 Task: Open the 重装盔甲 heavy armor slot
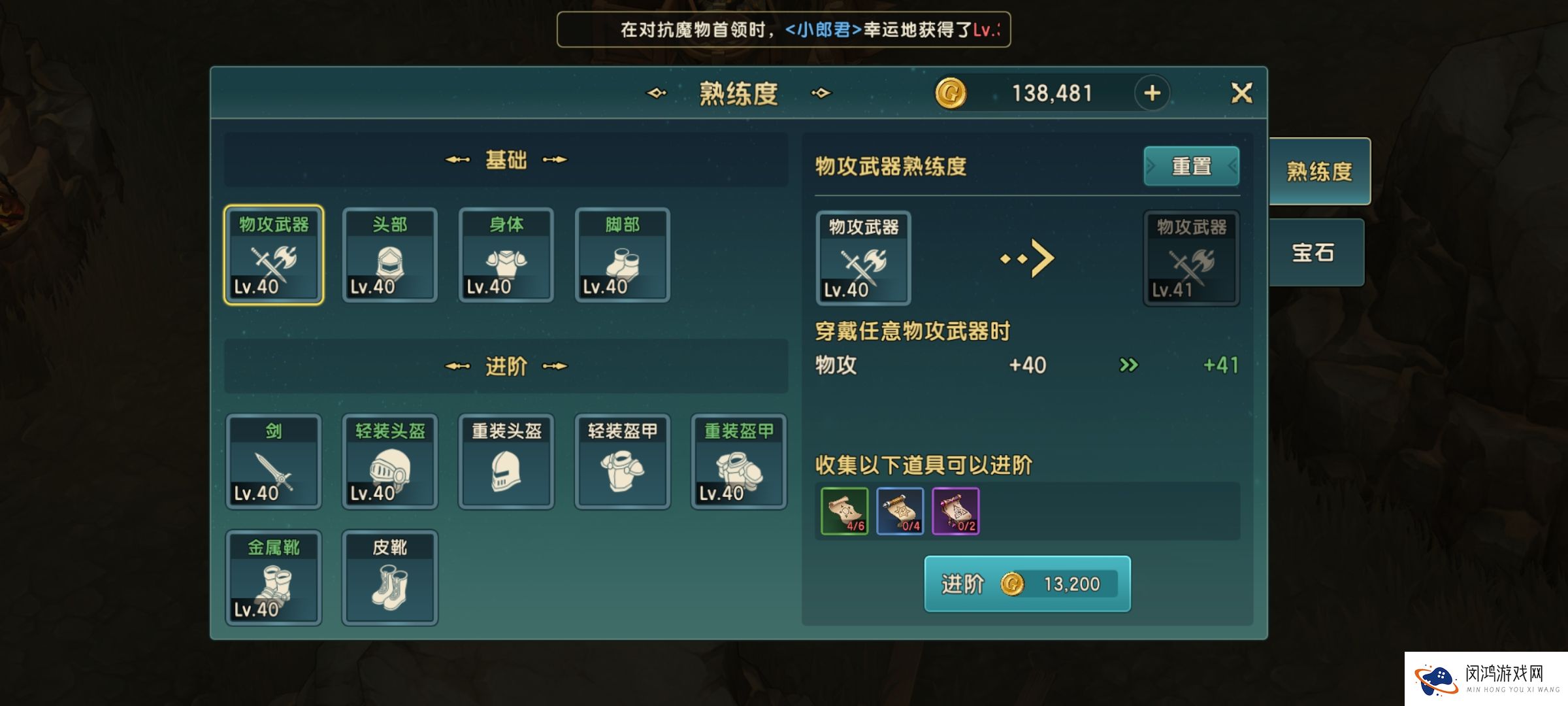(738, 462)
